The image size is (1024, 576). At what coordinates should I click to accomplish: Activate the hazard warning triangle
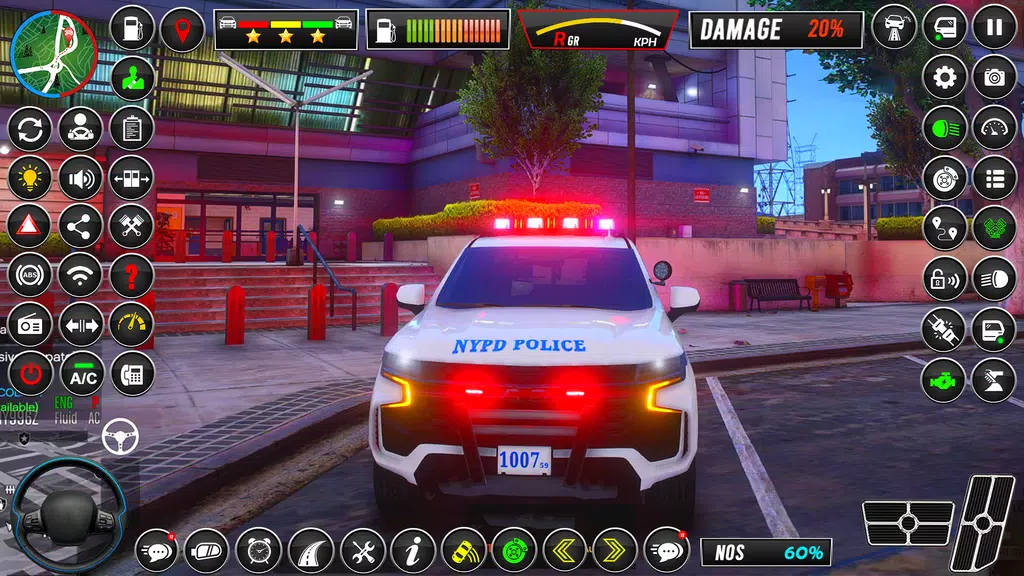30,227
